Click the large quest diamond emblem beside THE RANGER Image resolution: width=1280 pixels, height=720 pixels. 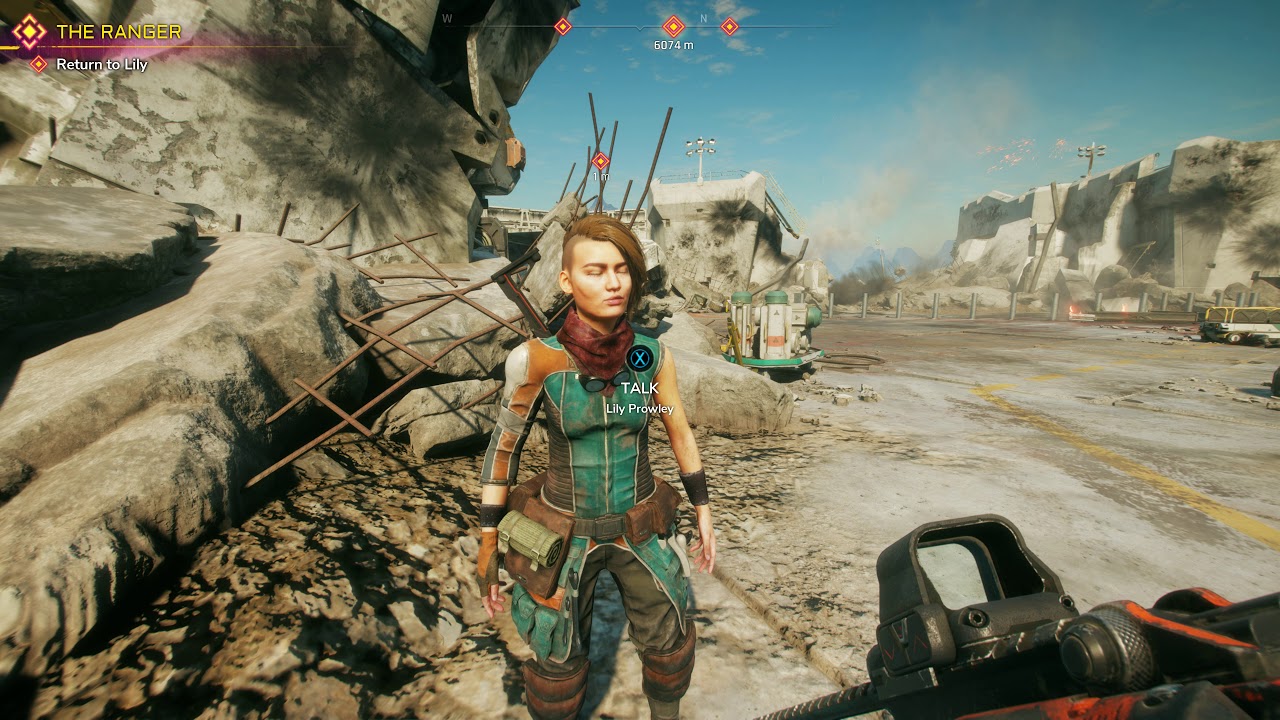pyautogui.click(x=30, y=32)
